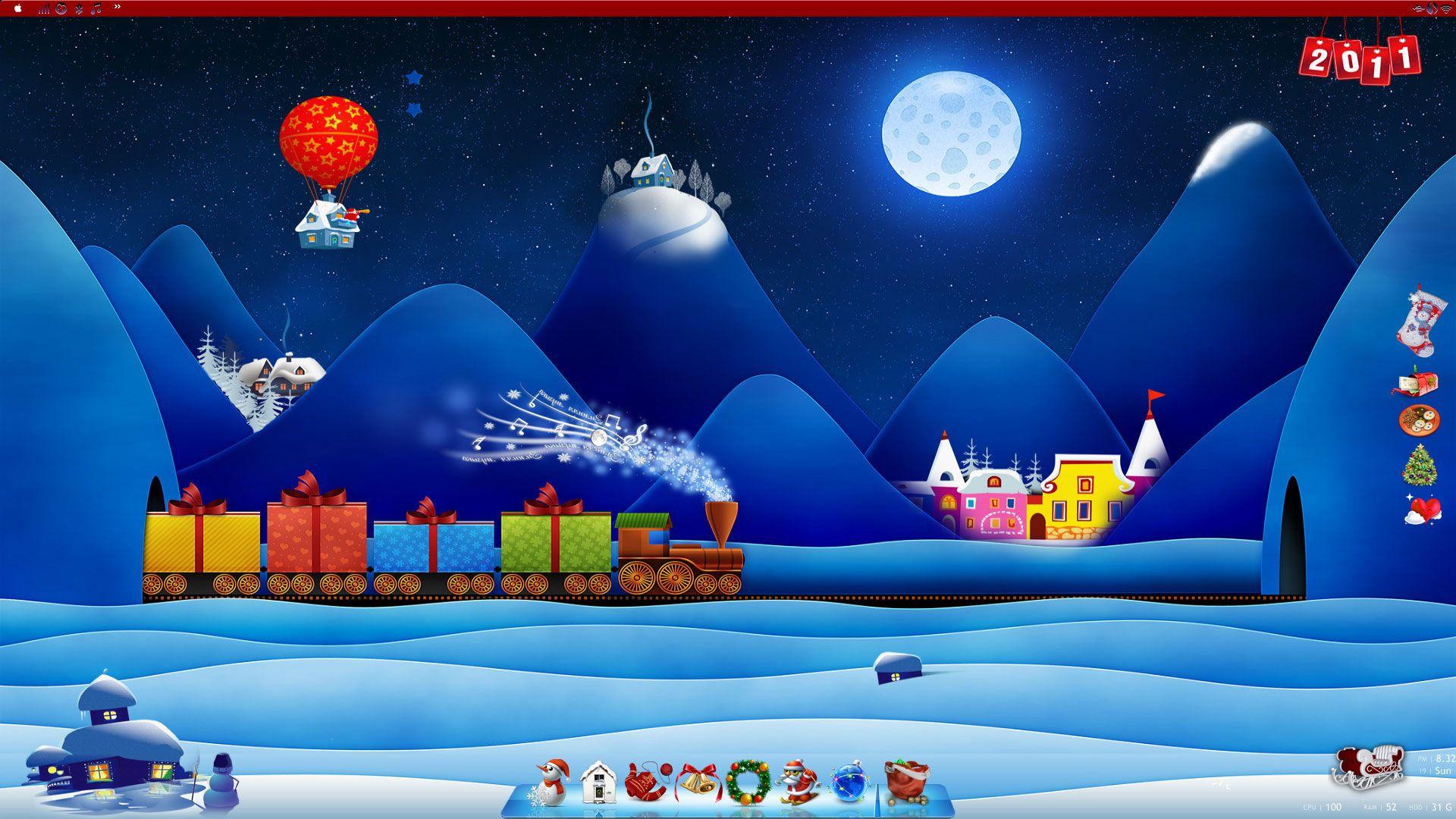This screenshot has height=819, width=1456.
Task: Toggle the Wi-Fi indicator at top right
Action: [x=1446, y=8]
